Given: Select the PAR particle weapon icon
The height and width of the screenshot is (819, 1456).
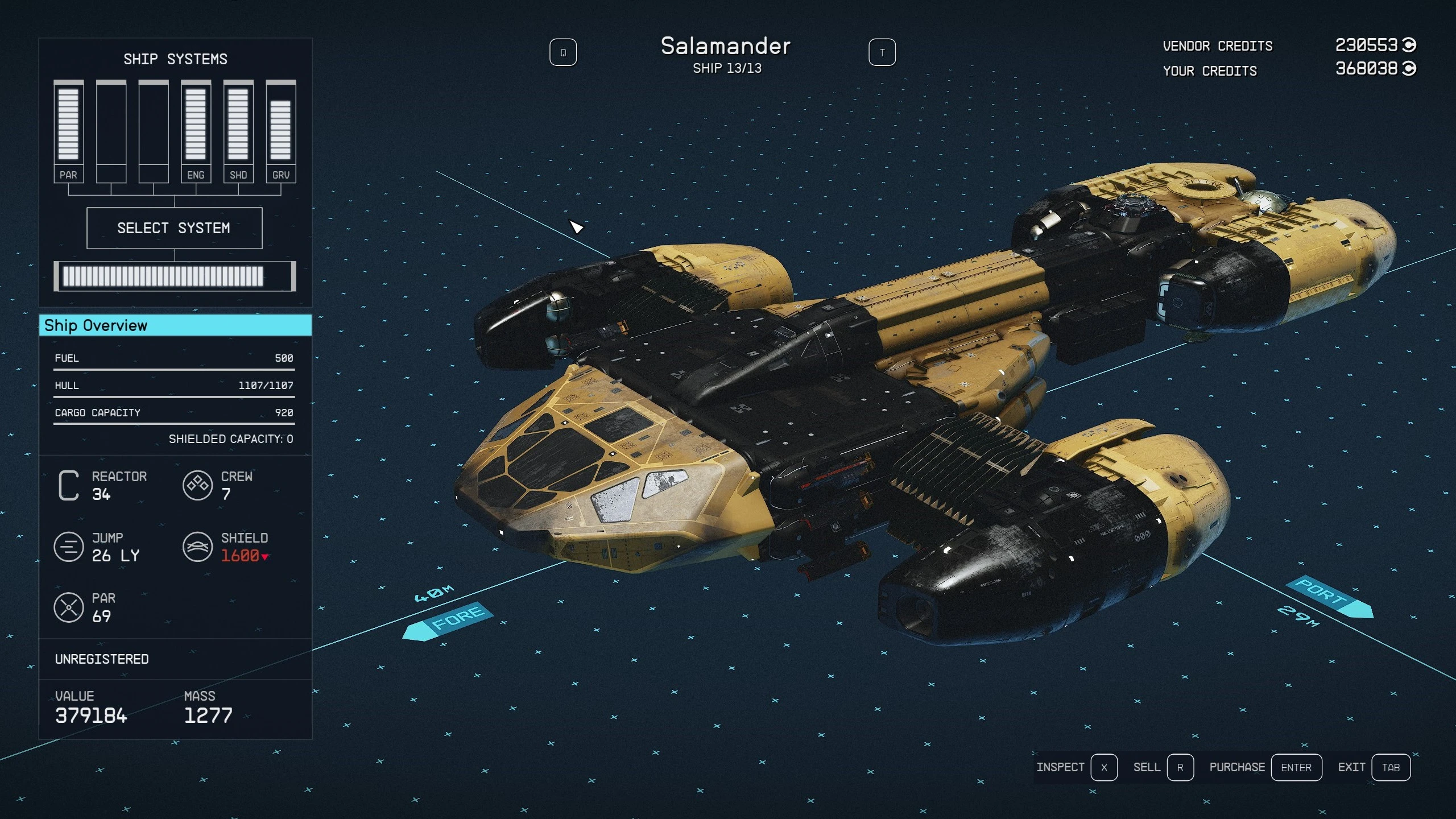Looking at the screenshot, I should tap(70, 607).
